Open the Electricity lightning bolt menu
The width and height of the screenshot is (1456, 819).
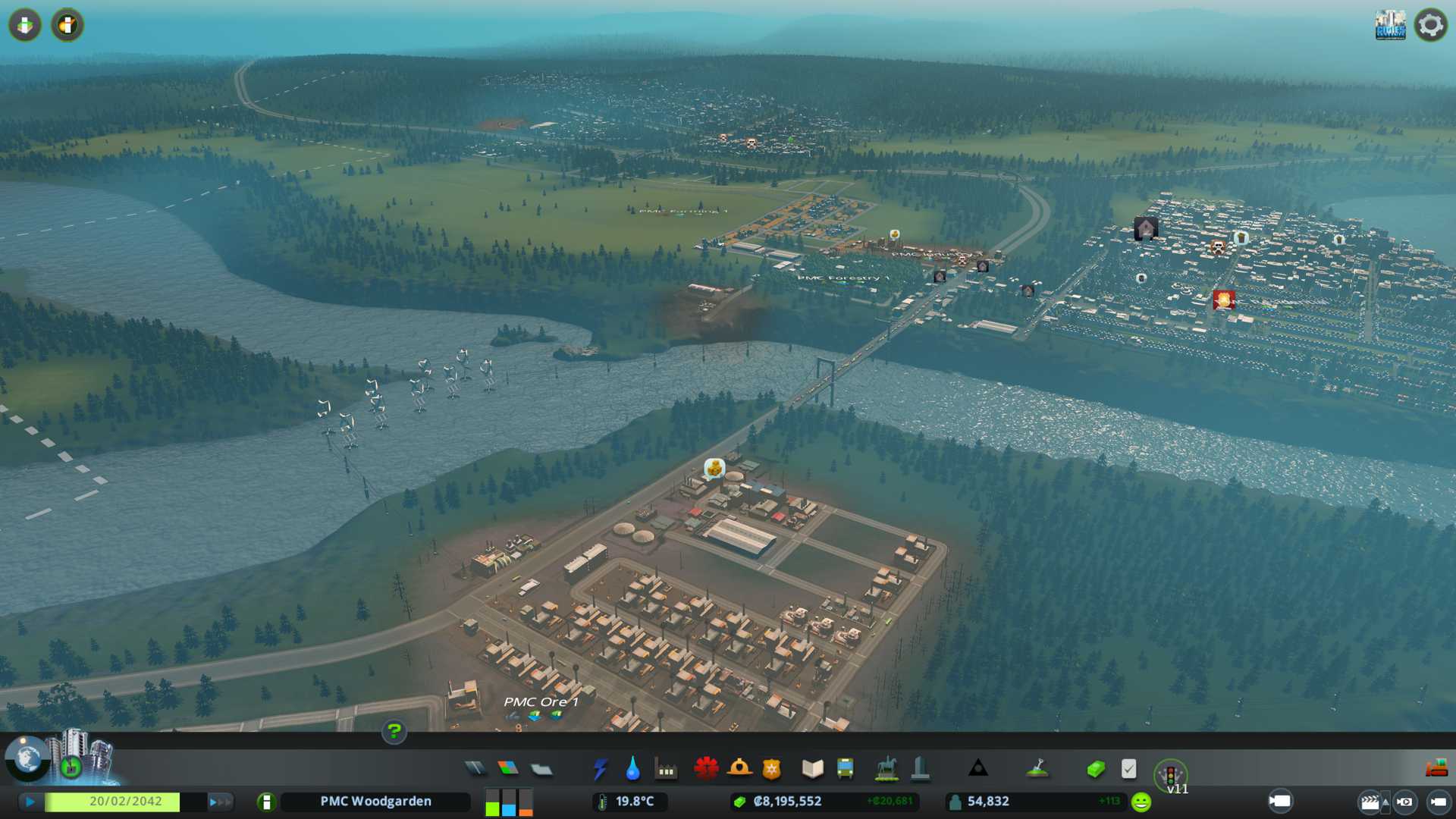pyautogui.click(x=600, y=769)
